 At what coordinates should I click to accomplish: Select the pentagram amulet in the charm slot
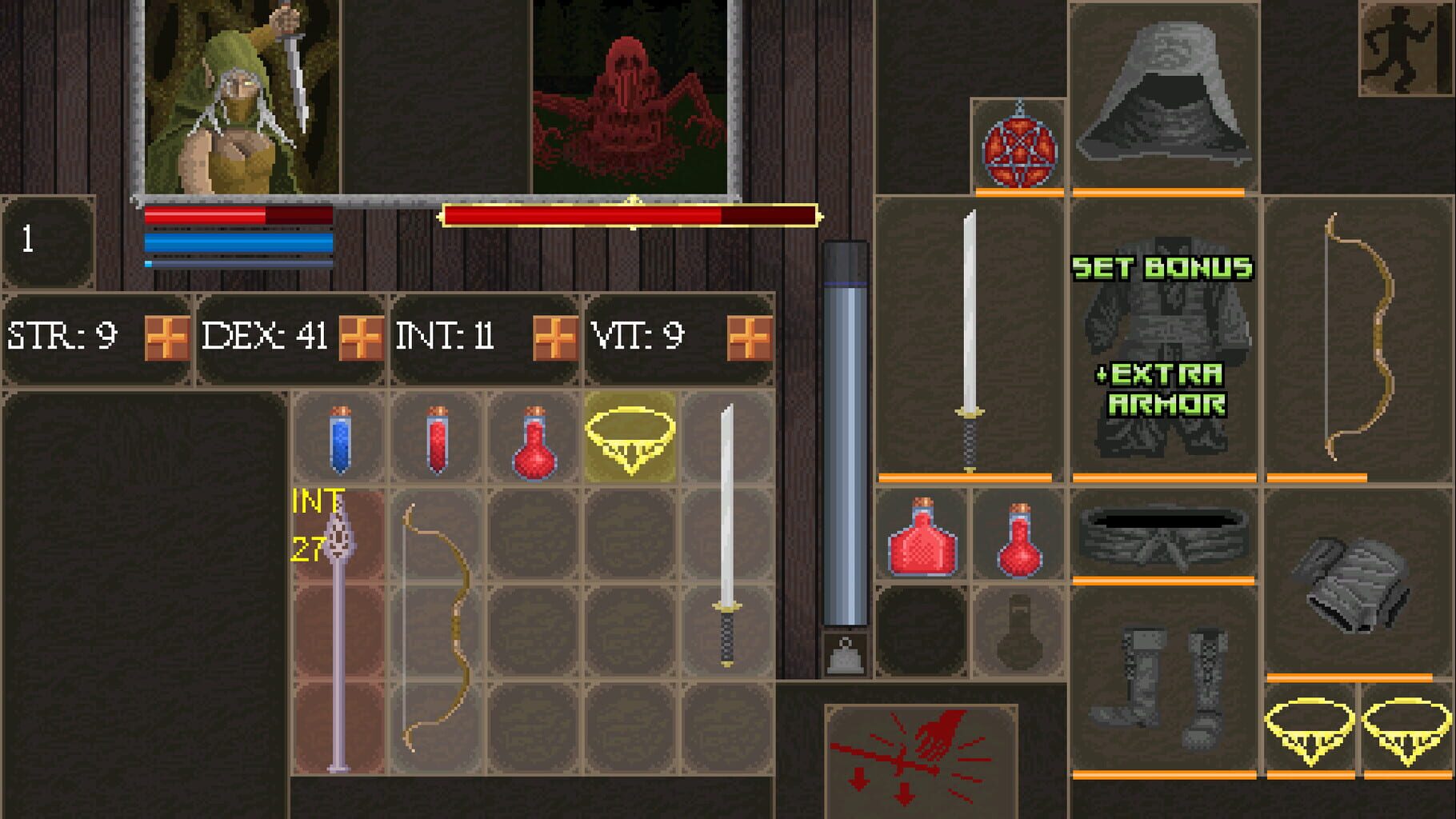1018,144
